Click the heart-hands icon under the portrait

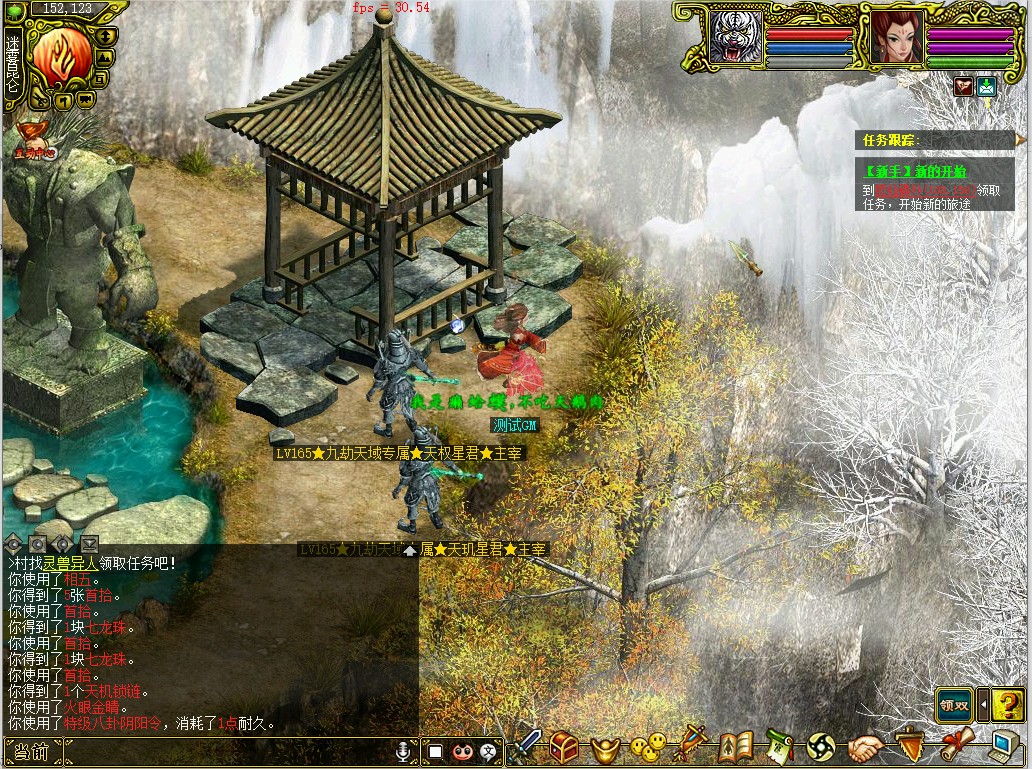point(963,86)
